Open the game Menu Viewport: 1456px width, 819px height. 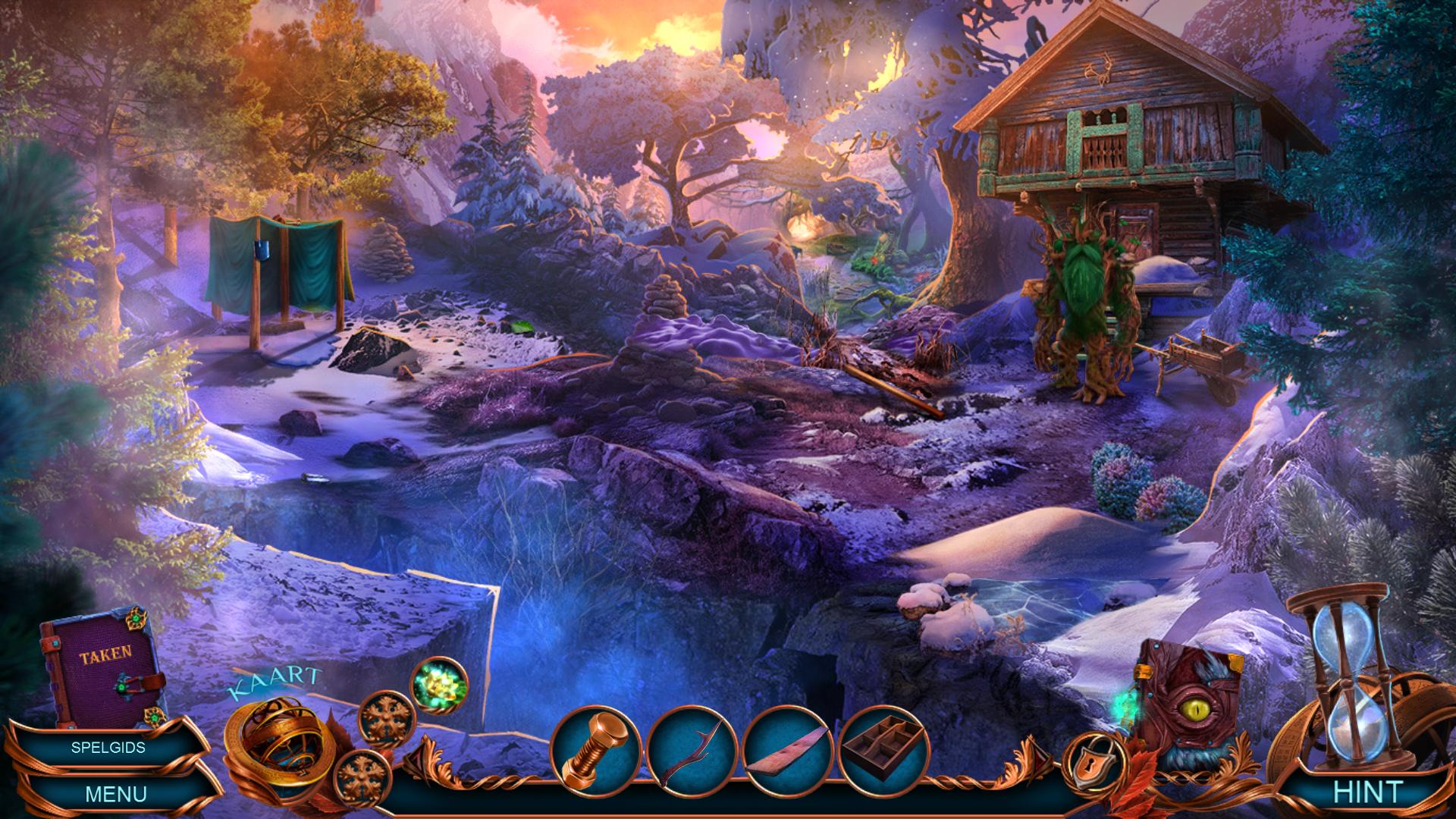tap(115, 794)
